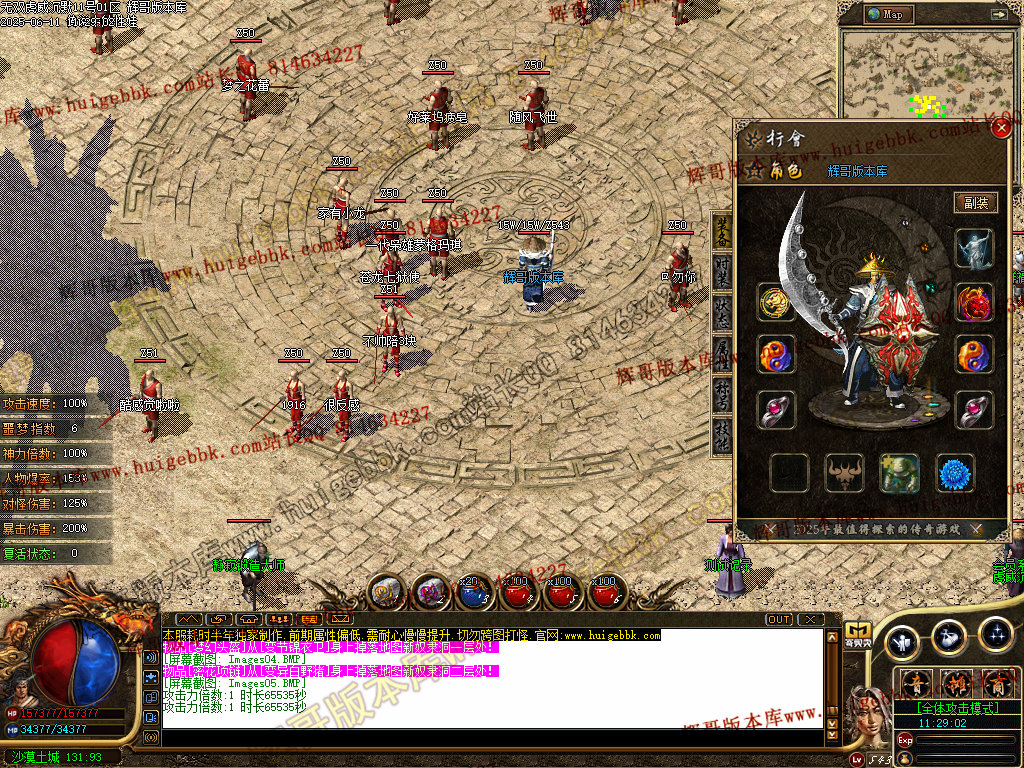Viewport: 1024px width, 768px height.
Task: Choose the golden dragon medal slot
Action: [776, 302]
